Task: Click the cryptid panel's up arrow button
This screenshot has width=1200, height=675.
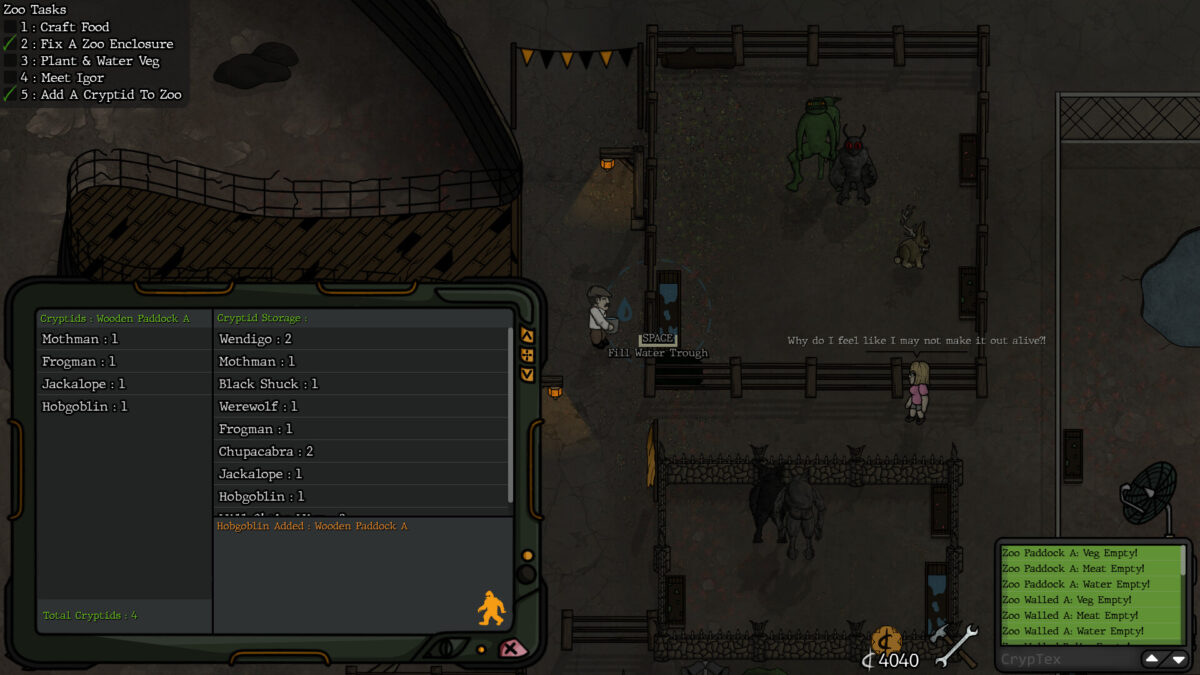Action: coord(528,336)
